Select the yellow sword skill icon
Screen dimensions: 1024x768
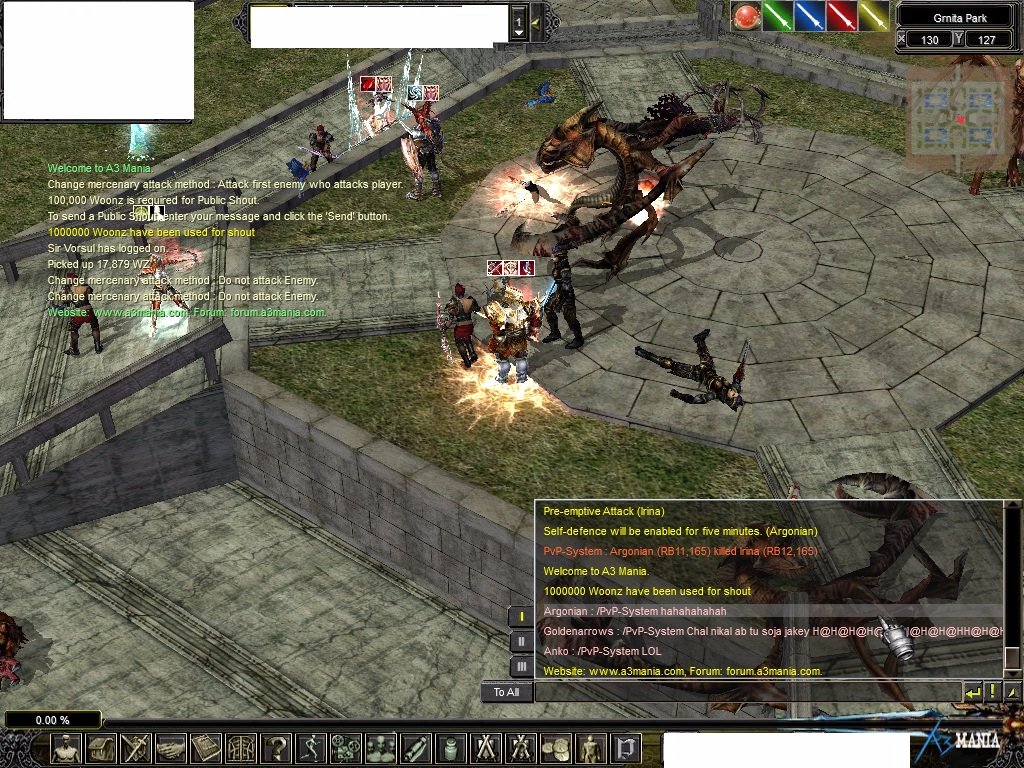[x=873, y=16]
